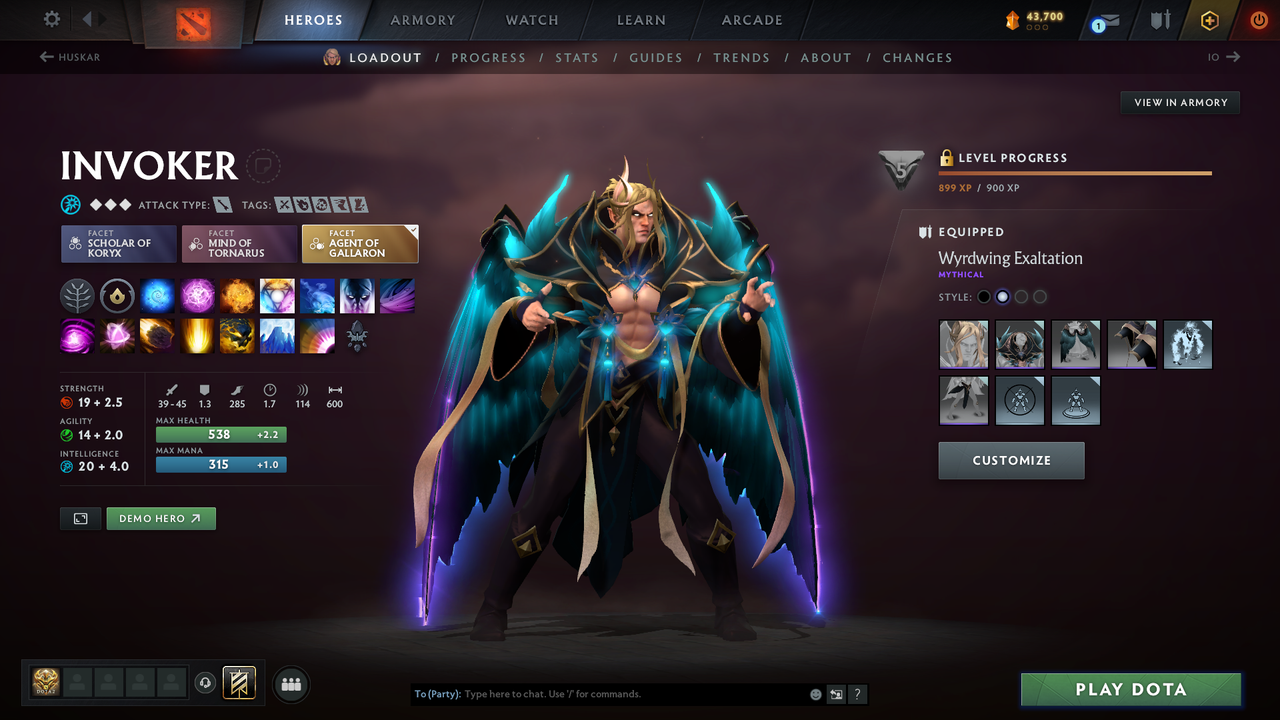Screen dimensions: 1280x720
Task: Select the Quas ability icon
Action: tap(157, 295)
